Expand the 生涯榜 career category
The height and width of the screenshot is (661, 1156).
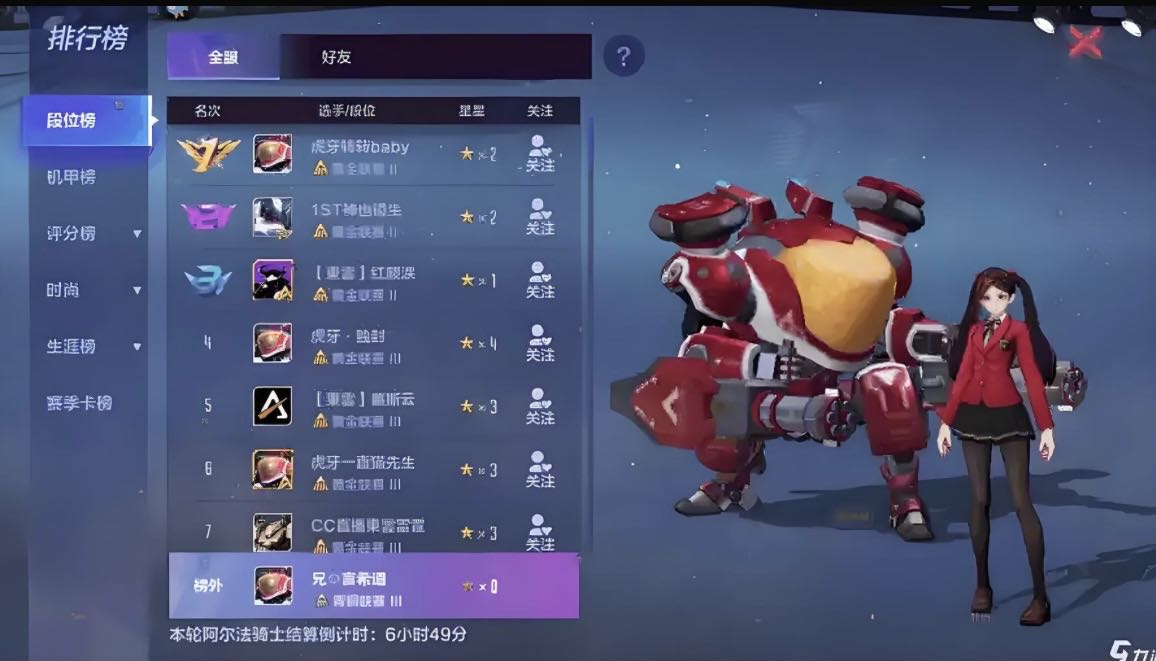click(x=93, y=346)
